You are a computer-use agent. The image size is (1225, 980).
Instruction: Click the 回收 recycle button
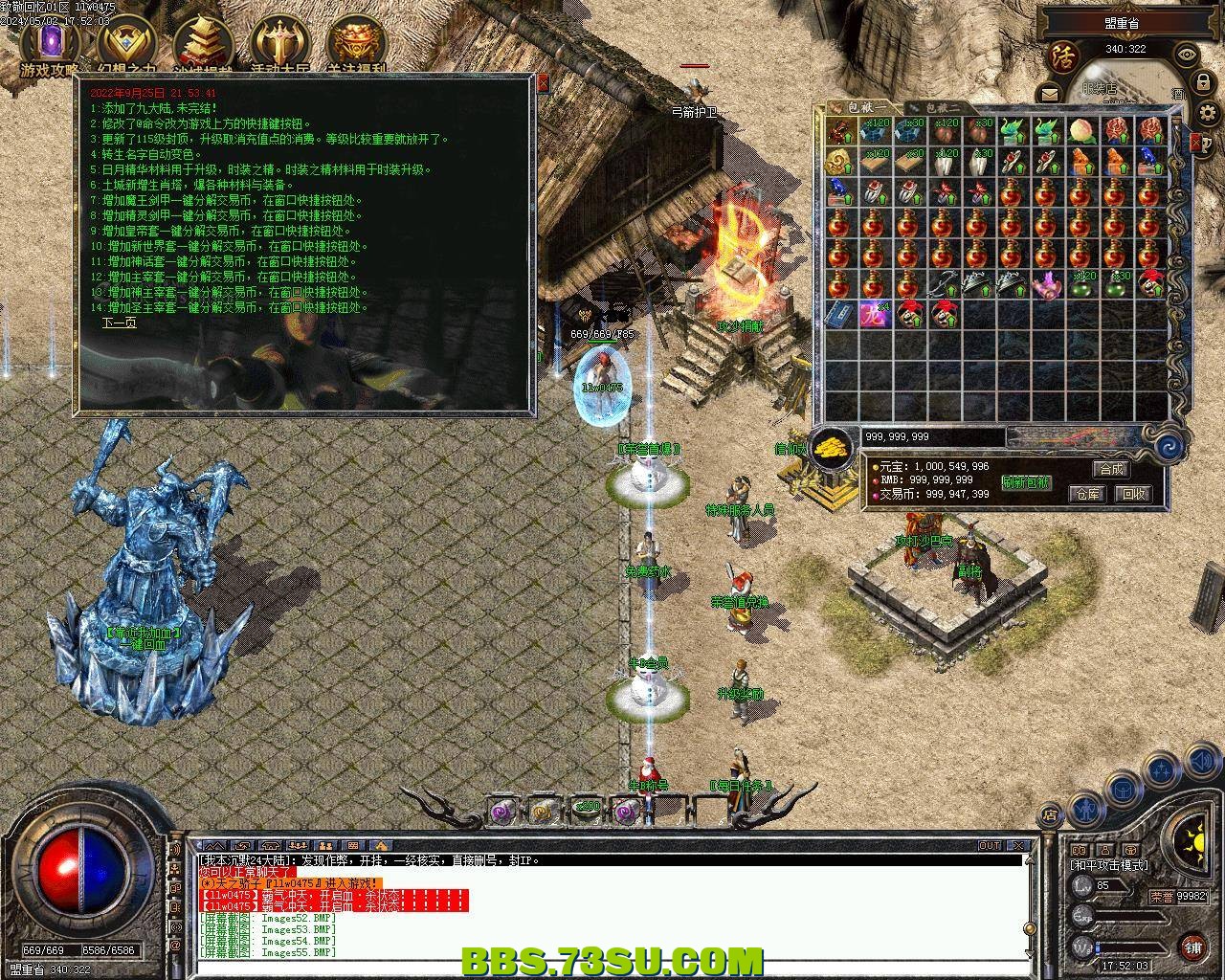tap(1133, 494)
